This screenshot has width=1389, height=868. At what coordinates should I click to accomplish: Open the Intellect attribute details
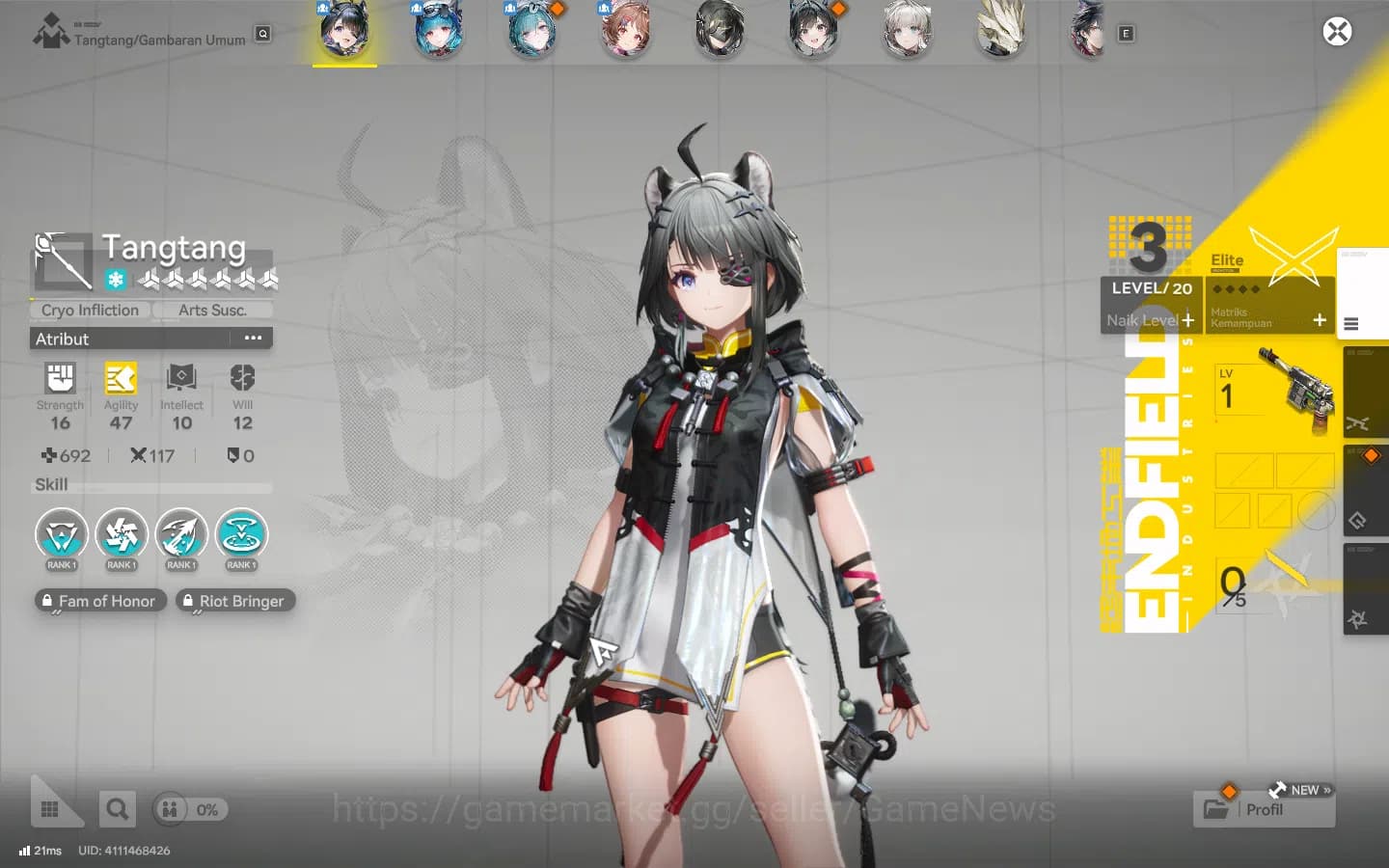(x=181, y=379)
